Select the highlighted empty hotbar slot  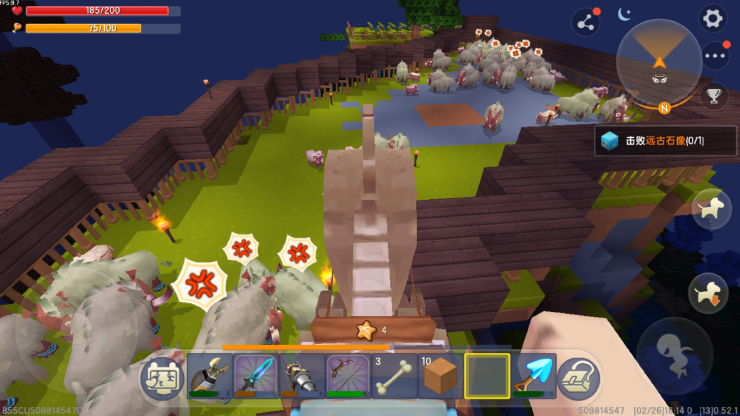click(487, 376)
